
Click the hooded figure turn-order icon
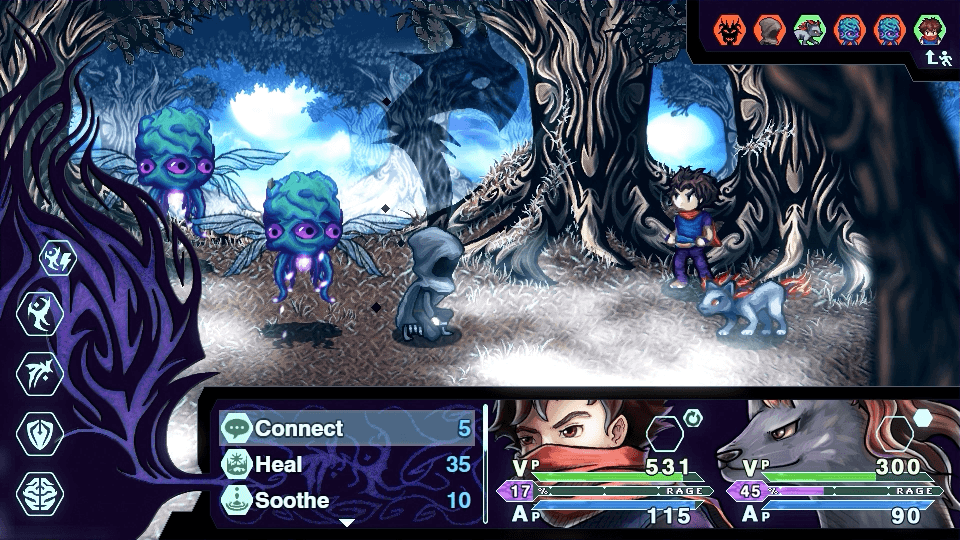(x=768, y=31)
